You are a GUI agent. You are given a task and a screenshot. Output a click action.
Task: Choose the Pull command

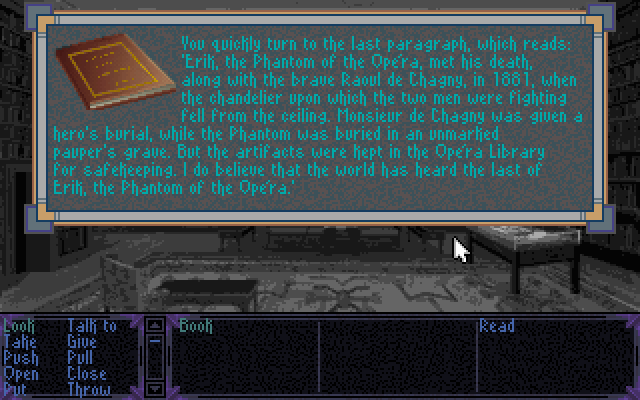click(x=81, y=357)
